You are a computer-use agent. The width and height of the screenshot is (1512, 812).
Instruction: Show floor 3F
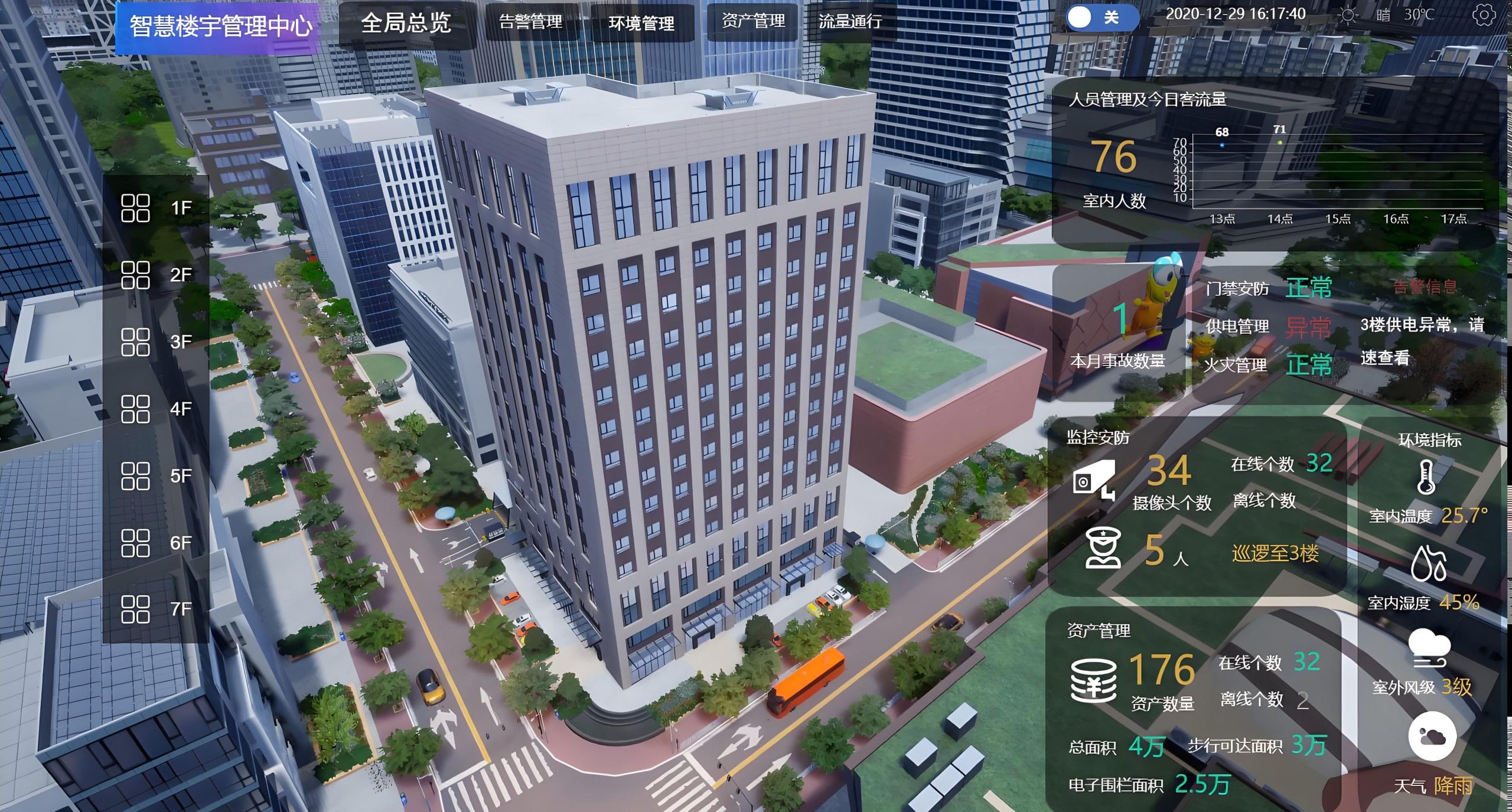[156, 342]
